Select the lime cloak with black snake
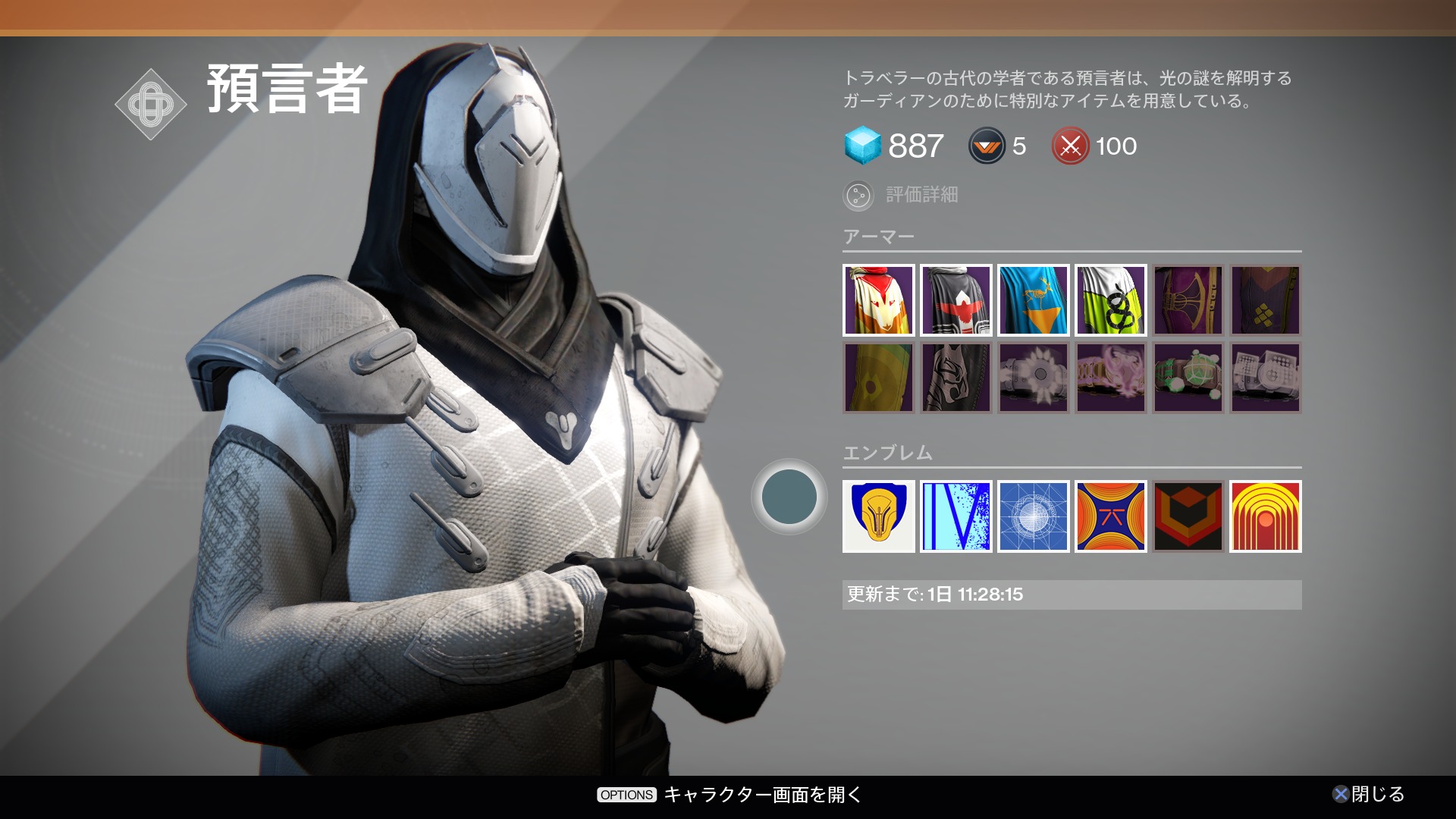Viewport: 1456px width, 819px height. [1110, 300]
